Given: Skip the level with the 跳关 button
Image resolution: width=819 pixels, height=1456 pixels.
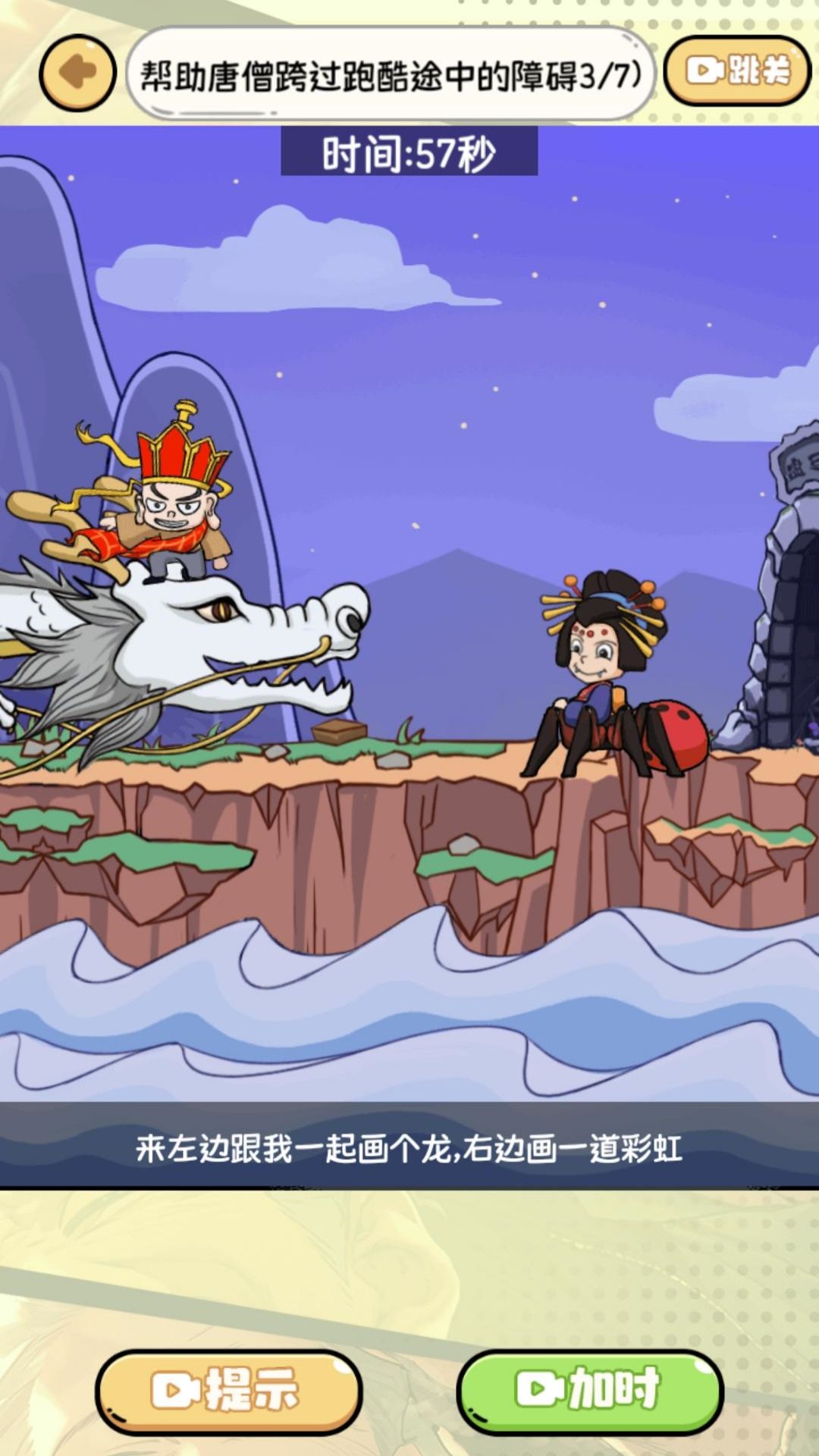Looking at the screenshot, I should (737, 71).
